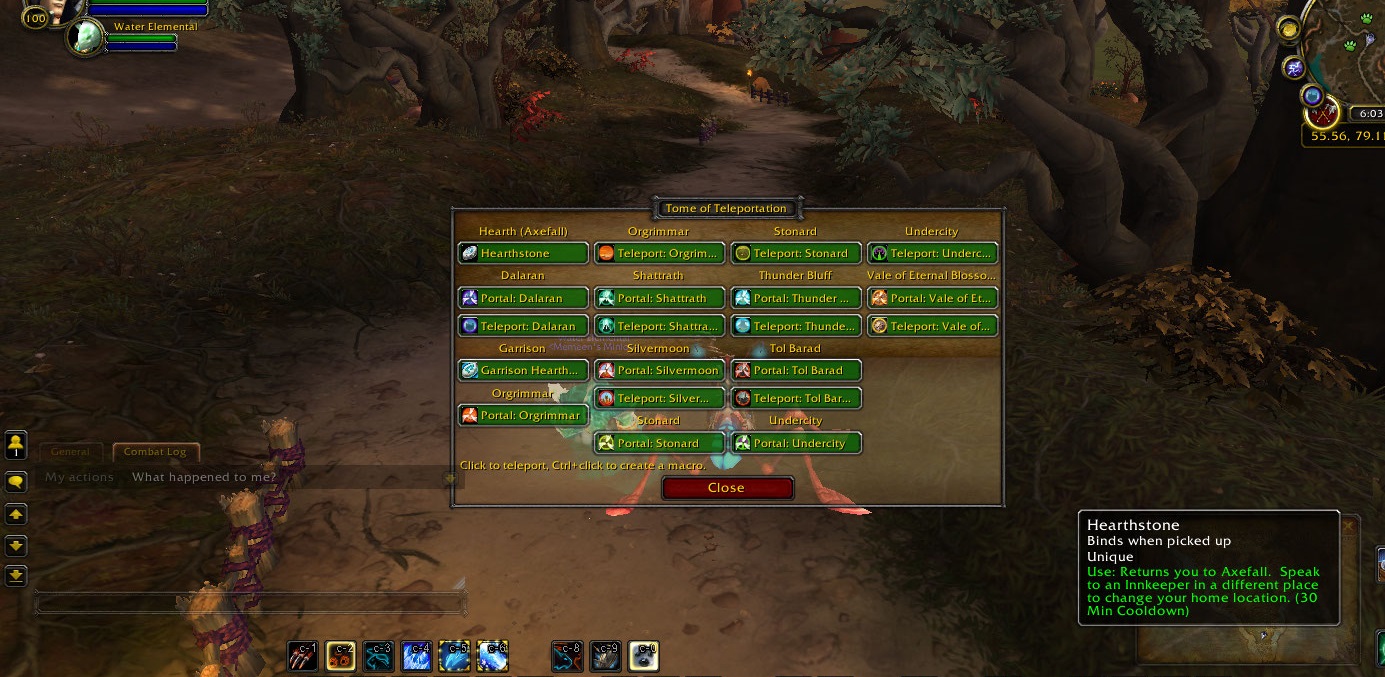1385x677 pixels.
Task: Show the 'What happened to me?' log filter
Action: [204, 477]
